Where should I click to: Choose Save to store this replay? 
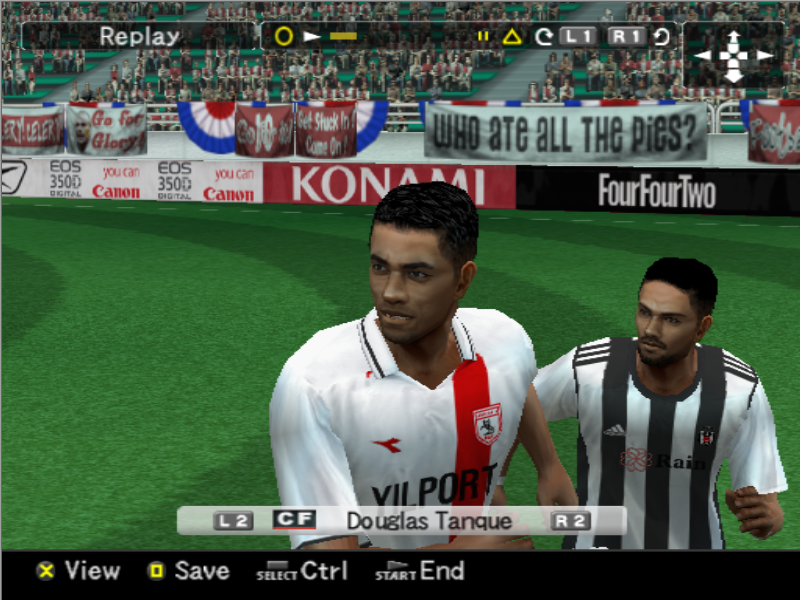coord(189,571)
